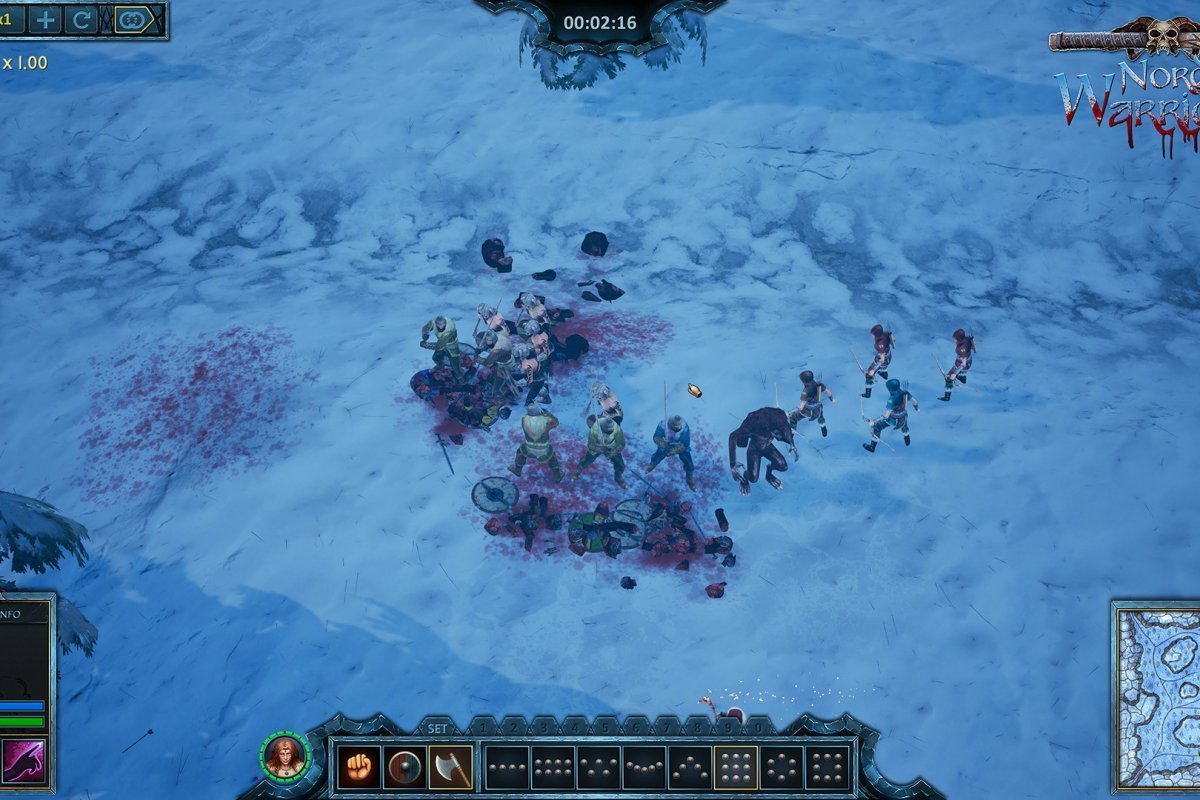Select control group tab 5
The width and height of the screenshot is (1200, 800).
click(604, 727)
